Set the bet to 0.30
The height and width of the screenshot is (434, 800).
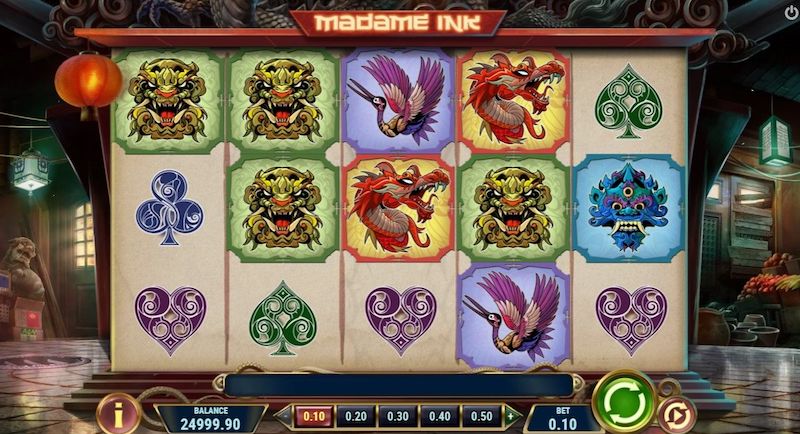click(x=397, y=416)
